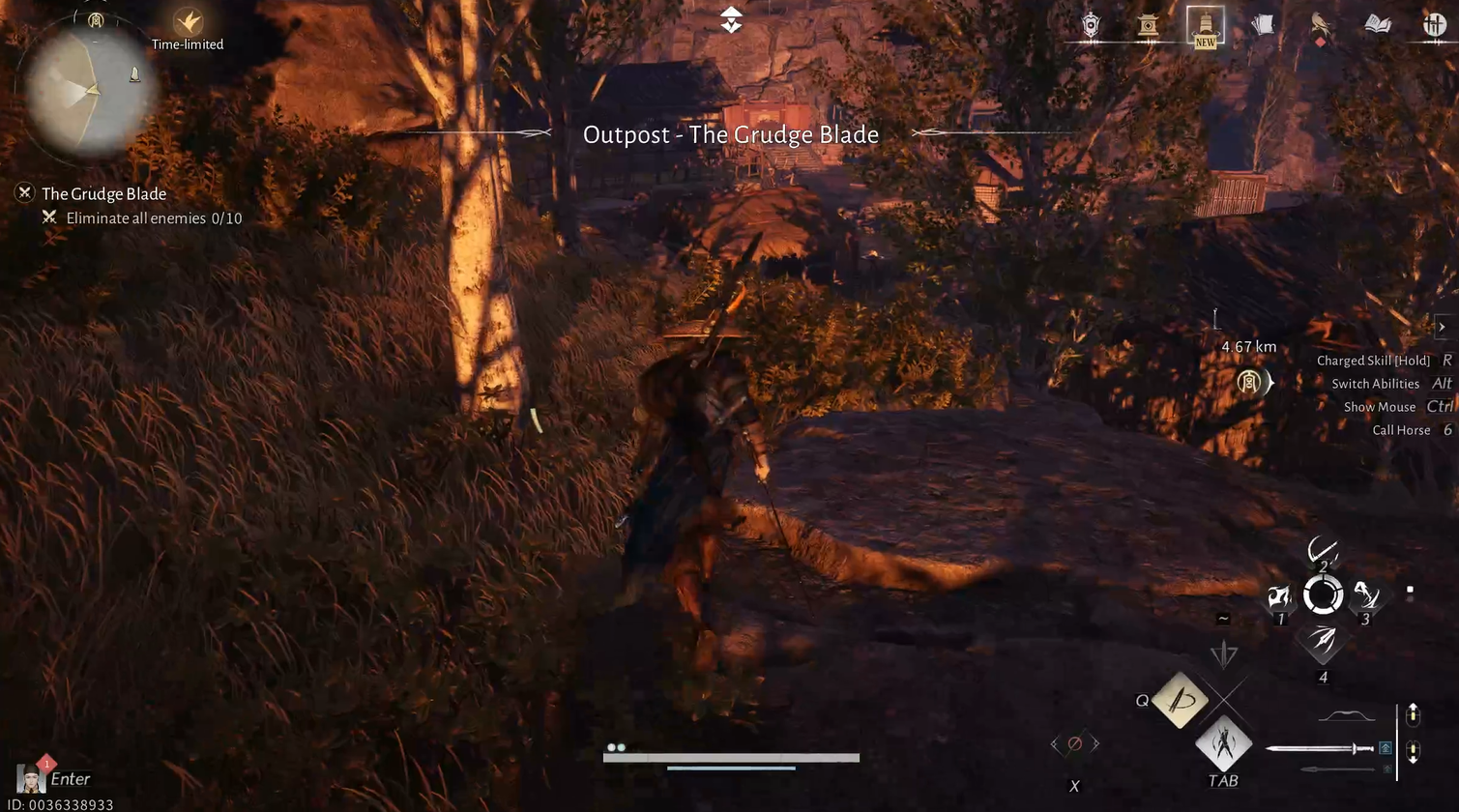Screen dimensions: 1459x812
Task: Expand the right-edge side panel chevron
Action: (x=1442, y=327)
